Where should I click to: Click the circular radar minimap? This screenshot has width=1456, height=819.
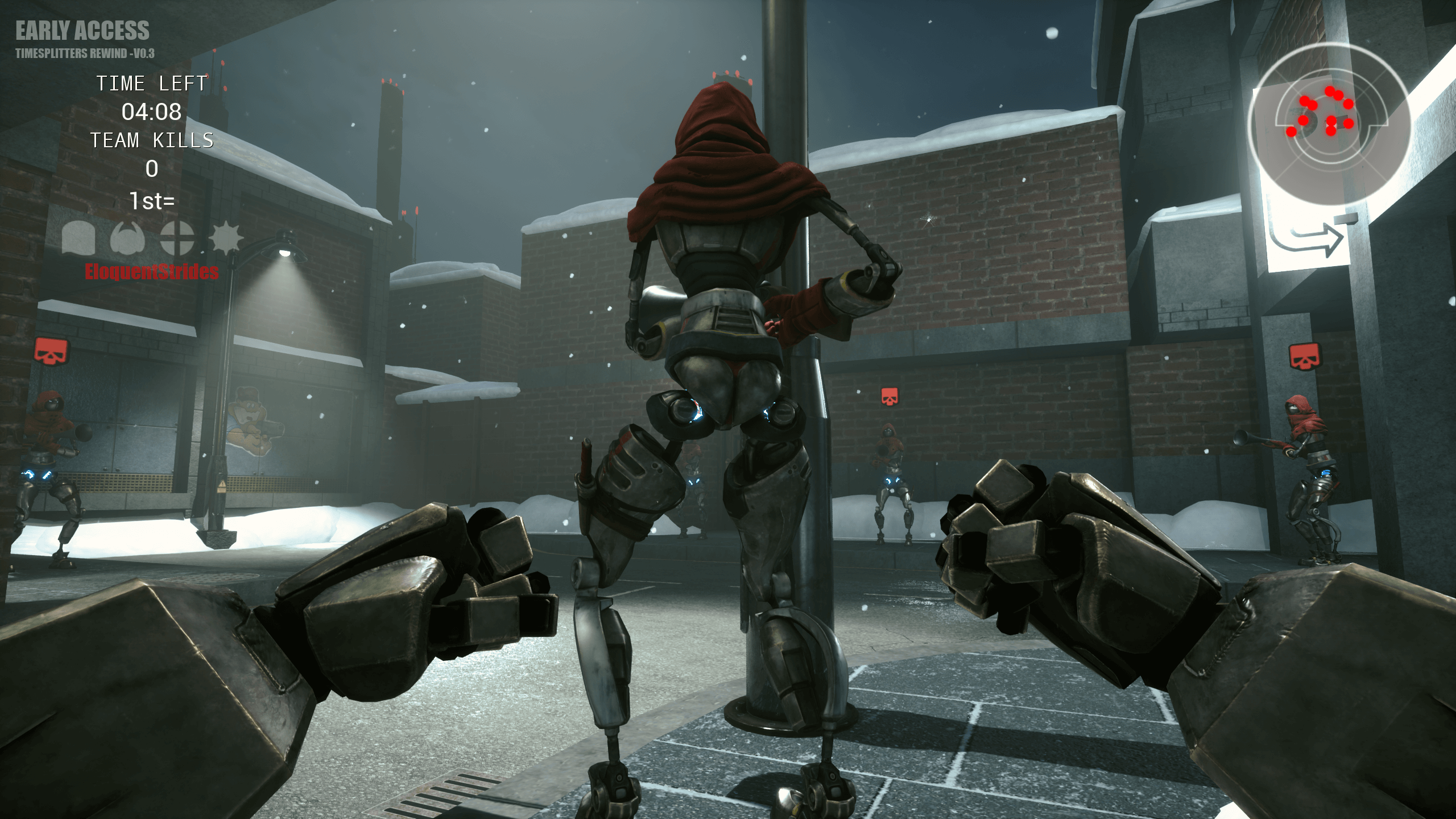1330,124
